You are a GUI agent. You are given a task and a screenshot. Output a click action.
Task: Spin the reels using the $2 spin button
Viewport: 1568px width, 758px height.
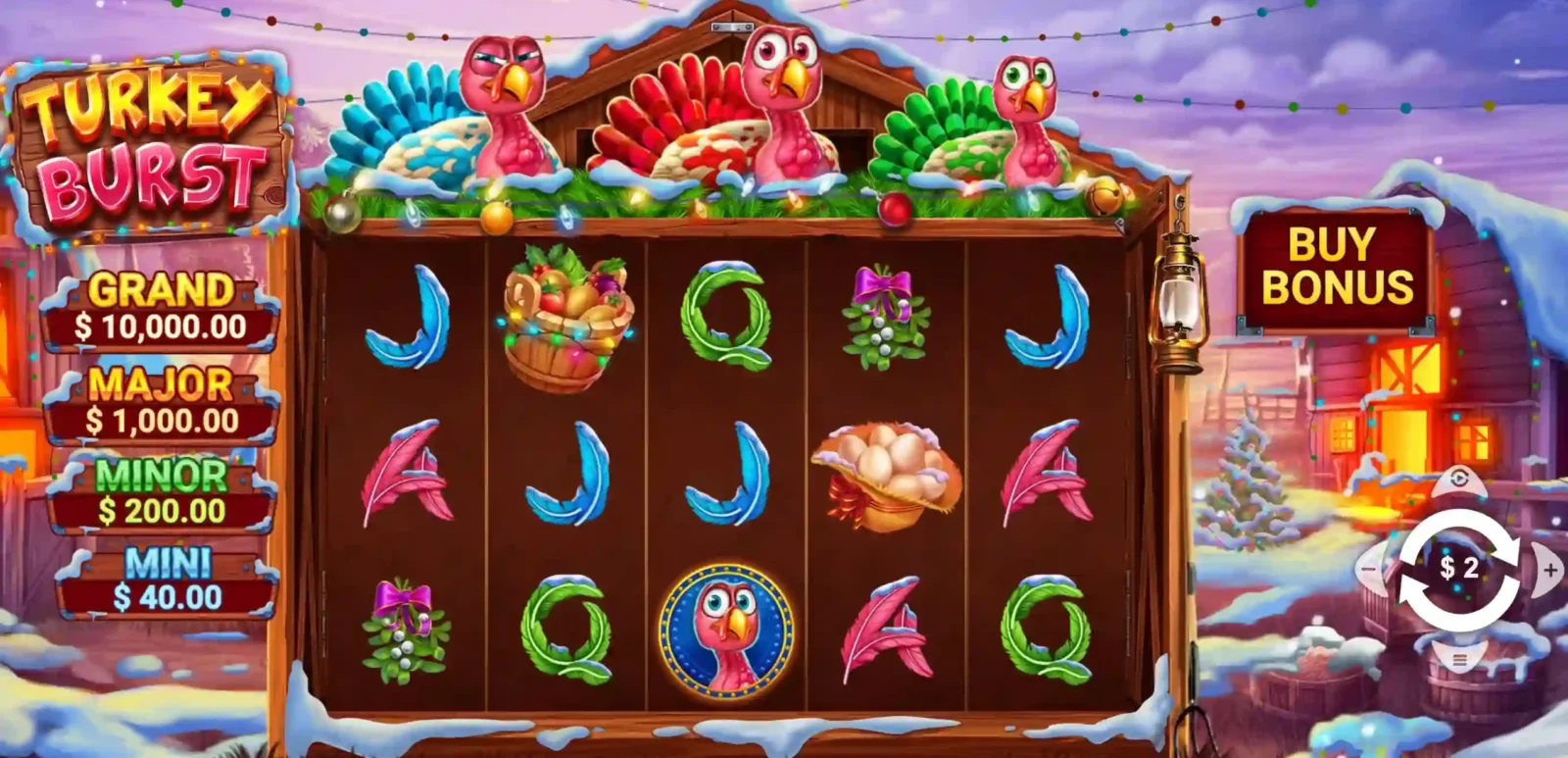(1459, 569)
